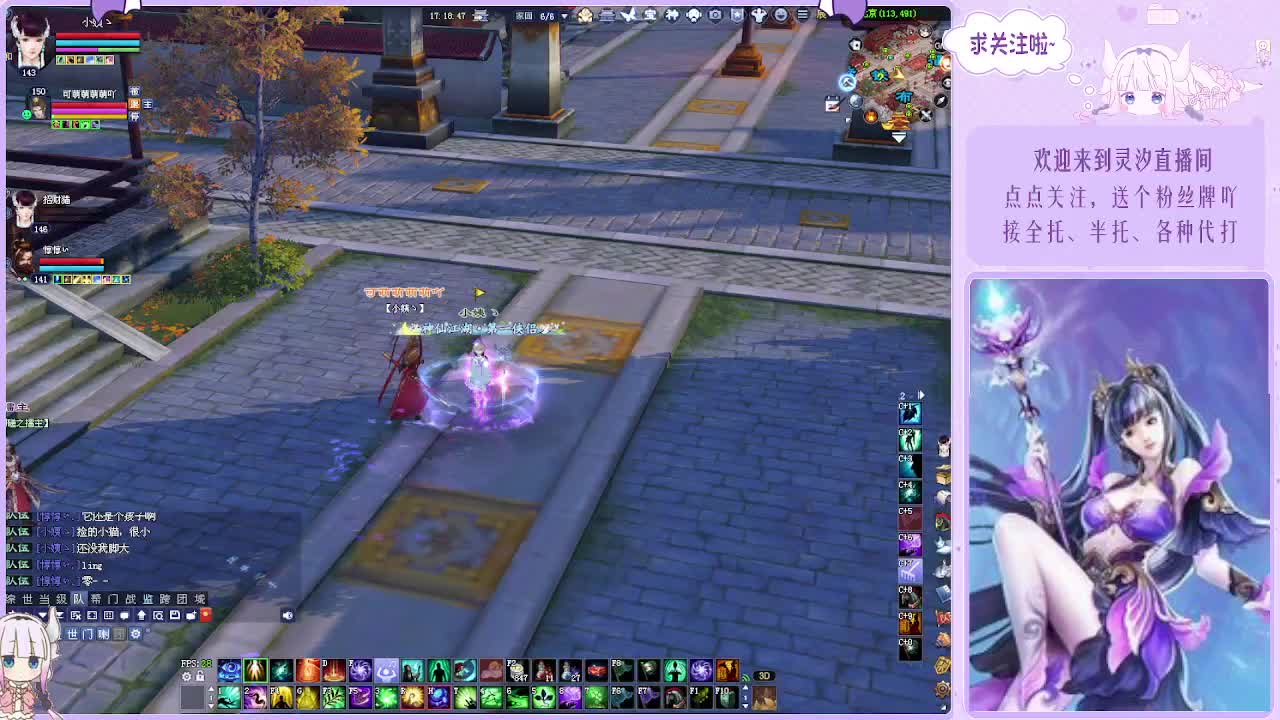Image resolution: width=1280 pixels, height=720 pixels.
Task: Click the 求关注啦 speech bubble
Action: (1013, 44)
